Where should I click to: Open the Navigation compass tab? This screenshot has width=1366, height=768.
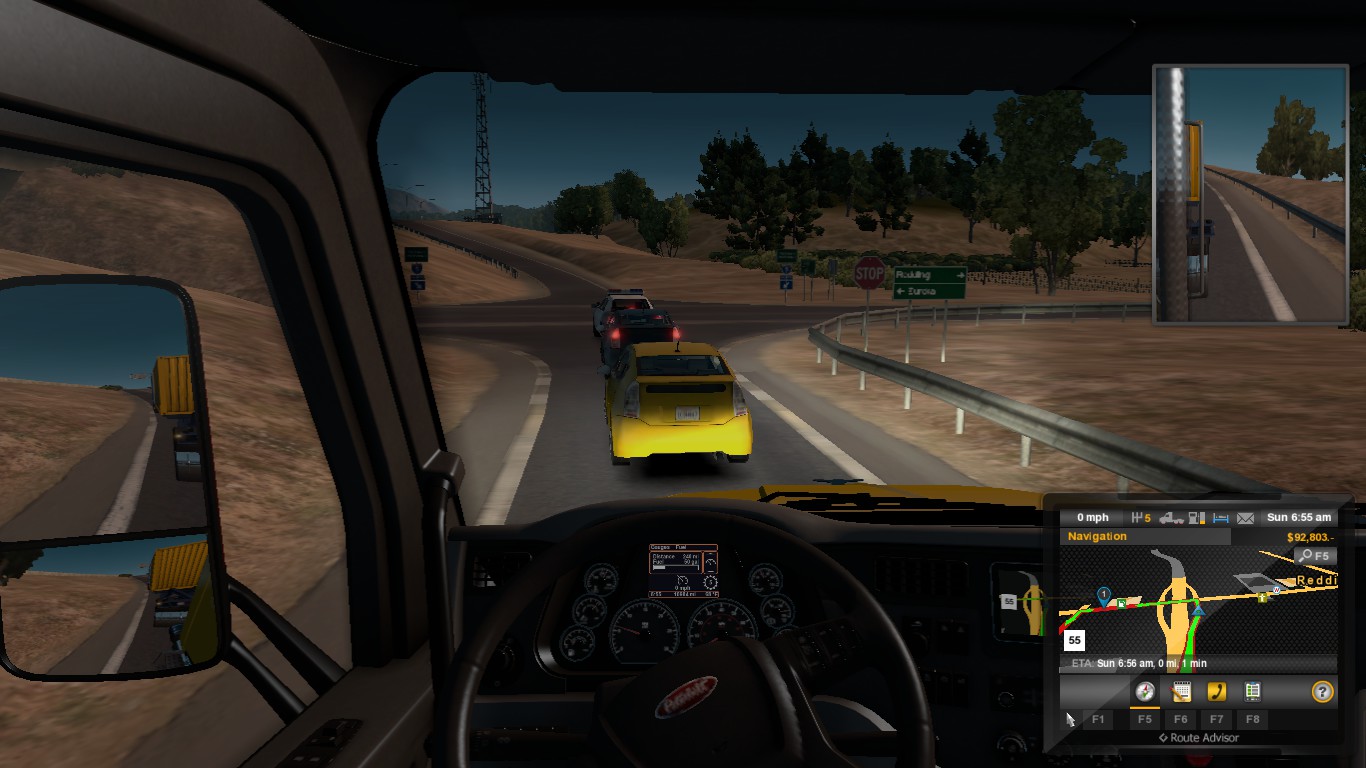1146,691
